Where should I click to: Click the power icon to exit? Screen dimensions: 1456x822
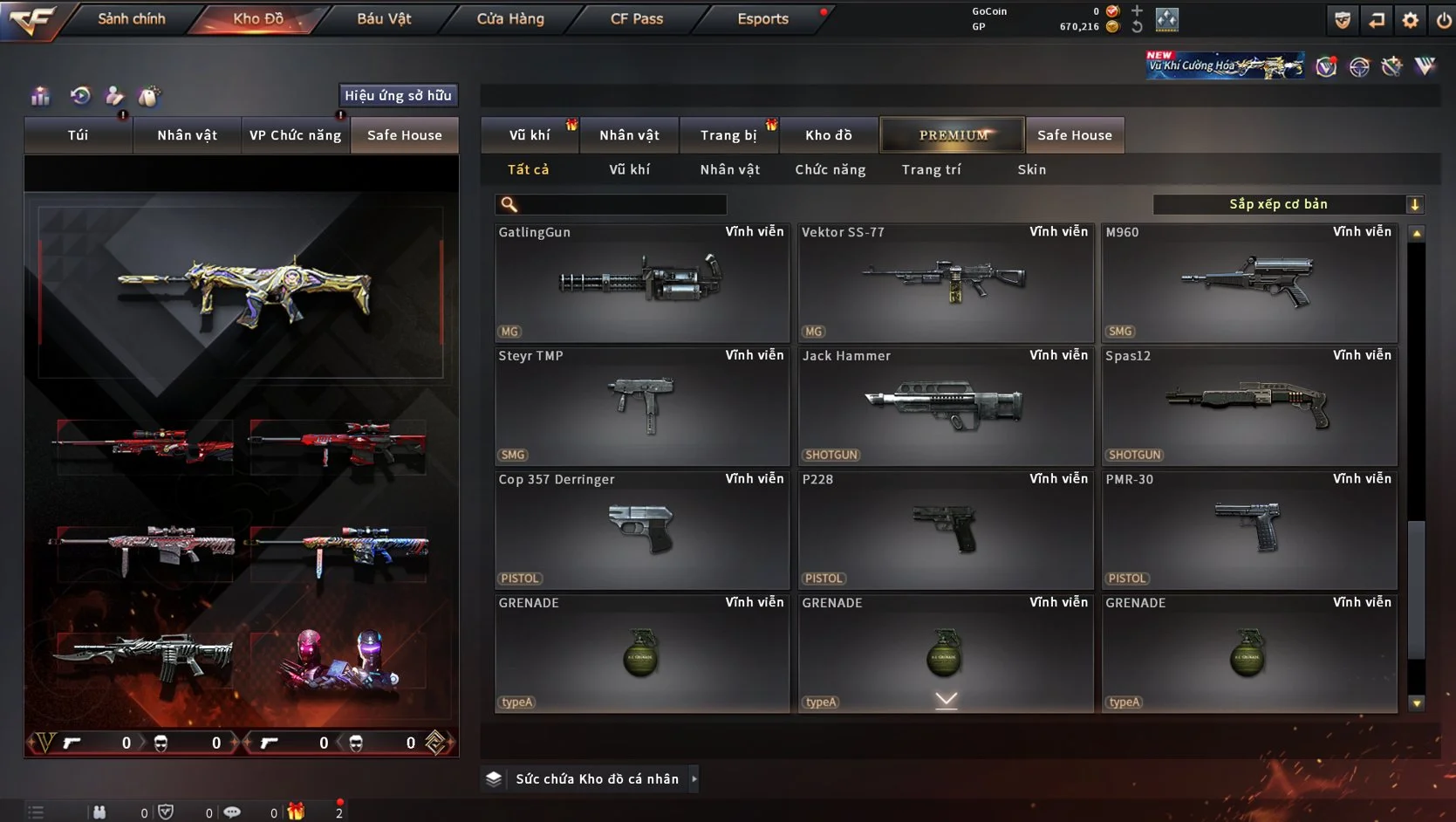point(1444,20)
